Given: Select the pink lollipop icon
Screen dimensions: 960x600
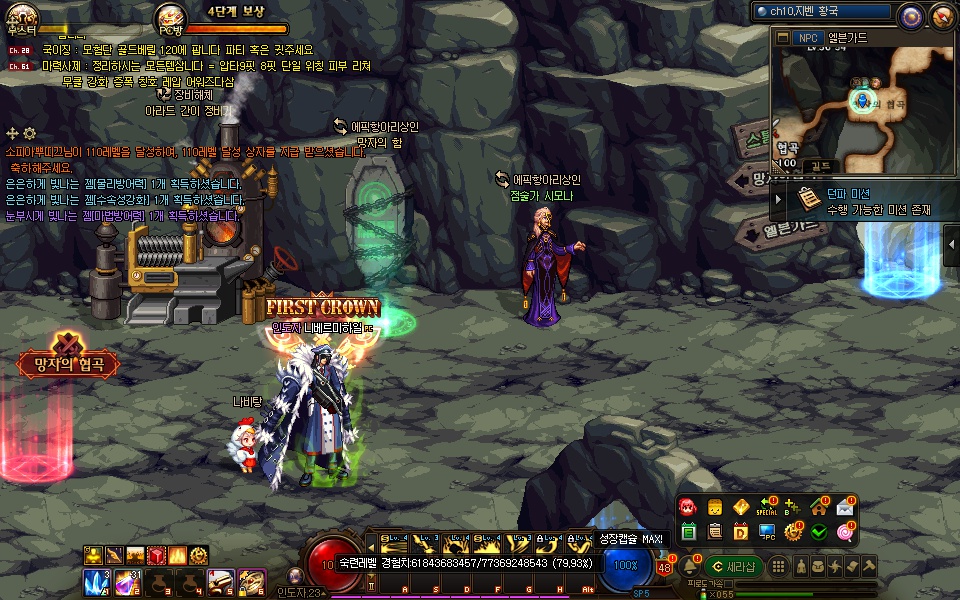Looking at the screenshot, I should click(845, 532).
